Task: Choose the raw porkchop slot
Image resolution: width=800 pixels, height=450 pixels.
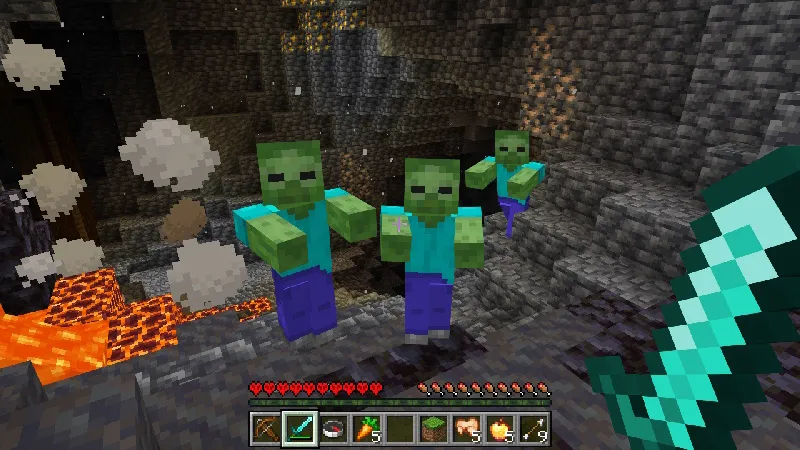Action: (x=466, y=428)
